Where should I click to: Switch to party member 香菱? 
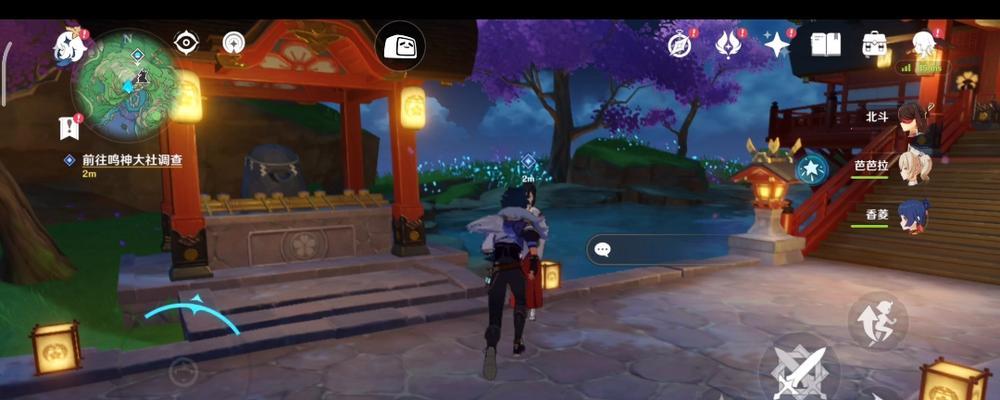912,215
